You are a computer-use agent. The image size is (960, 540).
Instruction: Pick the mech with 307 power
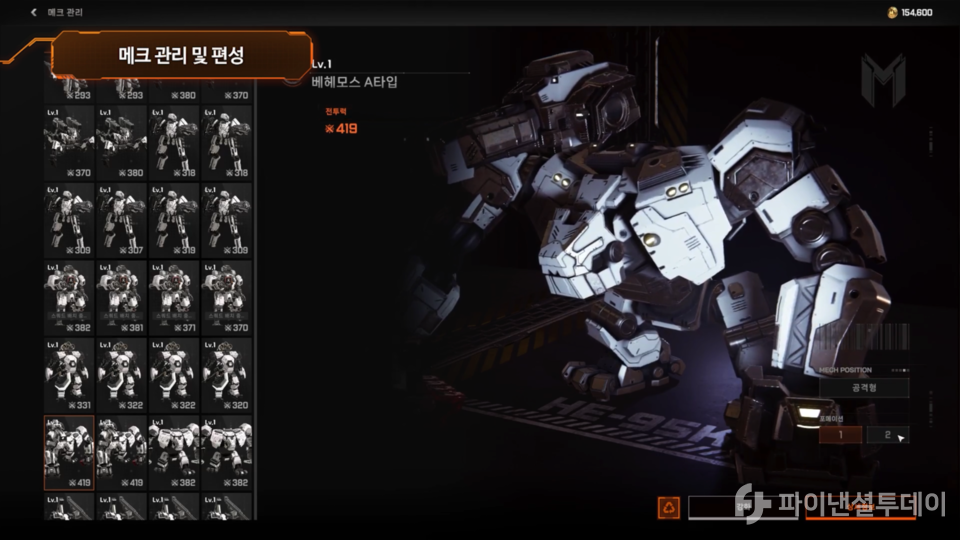(122, 219)
